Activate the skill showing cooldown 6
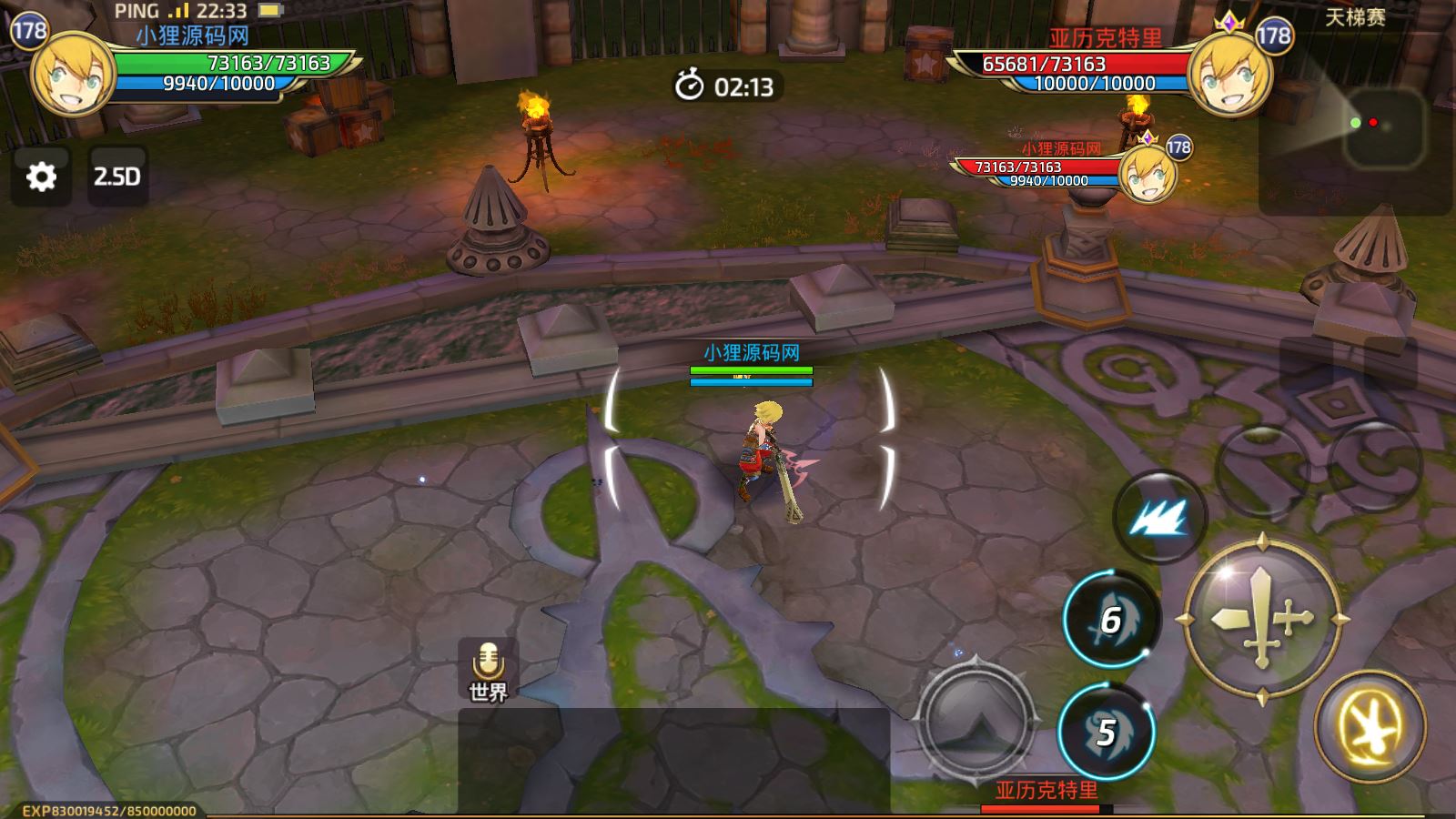This screenshot has width=1456, height=819. click(1110, 620)
